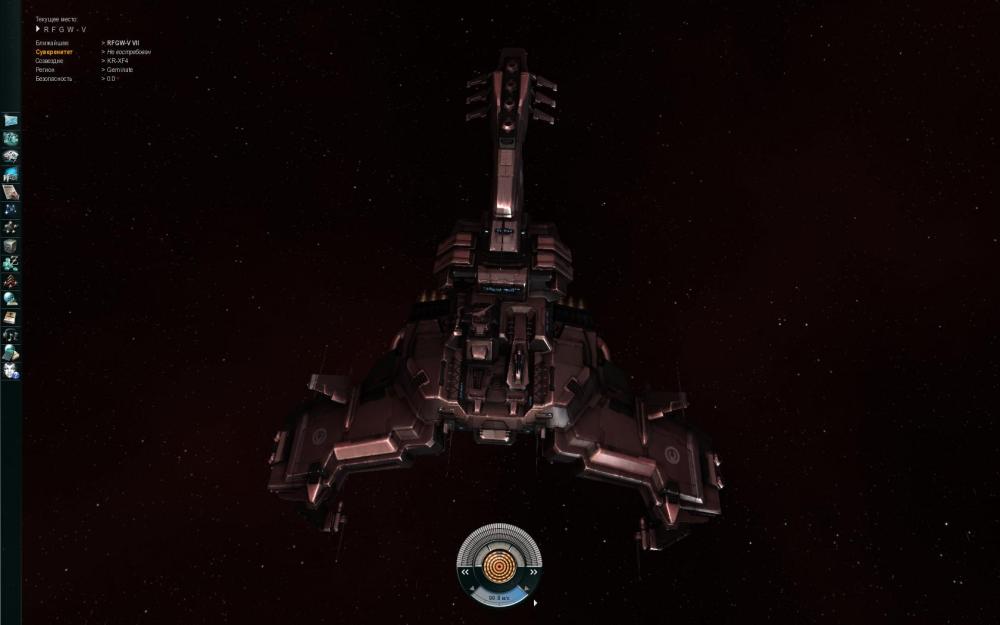Open the KR-XF4 constellation link
This screenshot has height=625, width=1000.
(117, 60)
